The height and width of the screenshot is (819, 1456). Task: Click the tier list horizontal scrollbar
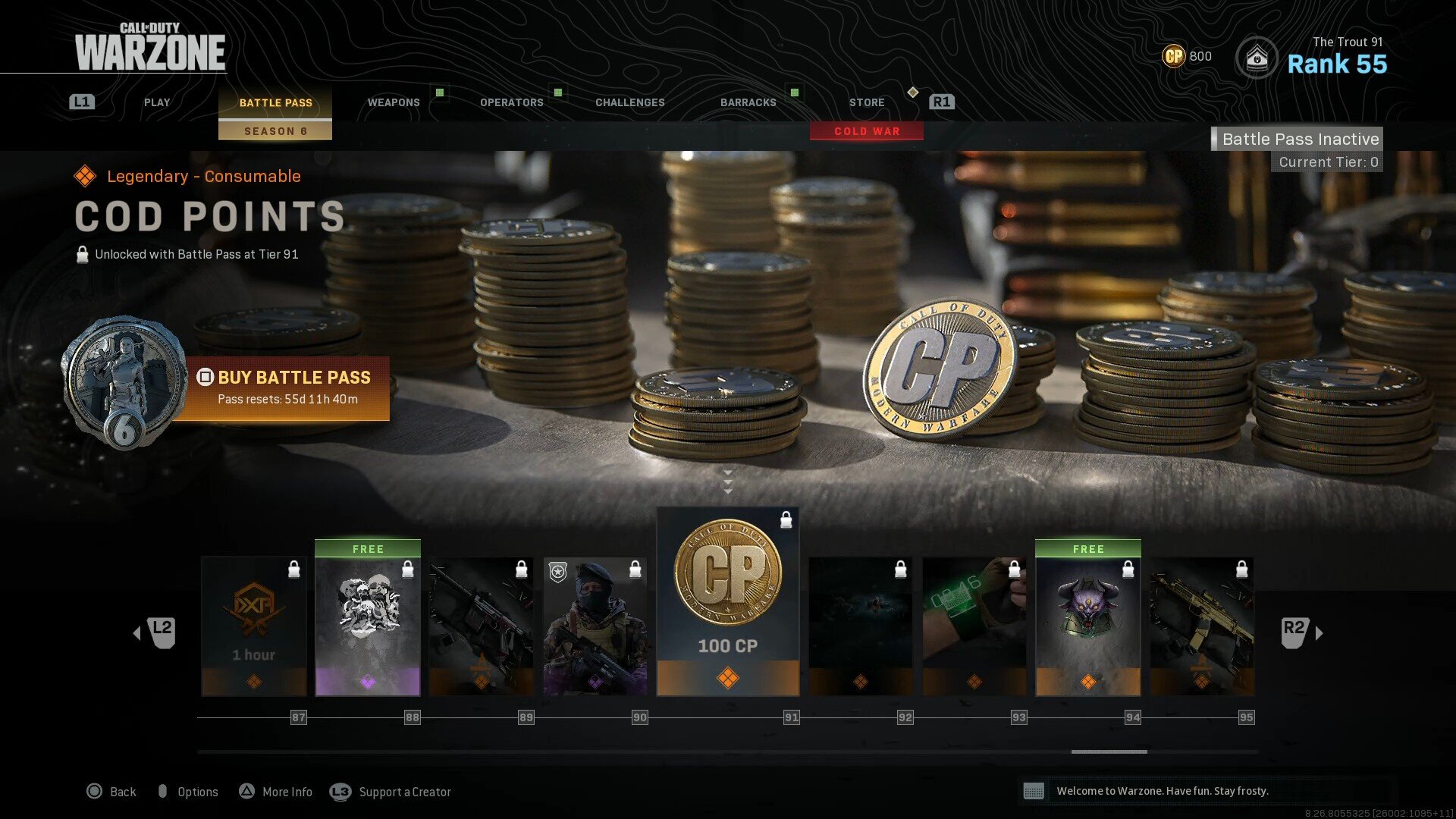(x=1109, y=752)
